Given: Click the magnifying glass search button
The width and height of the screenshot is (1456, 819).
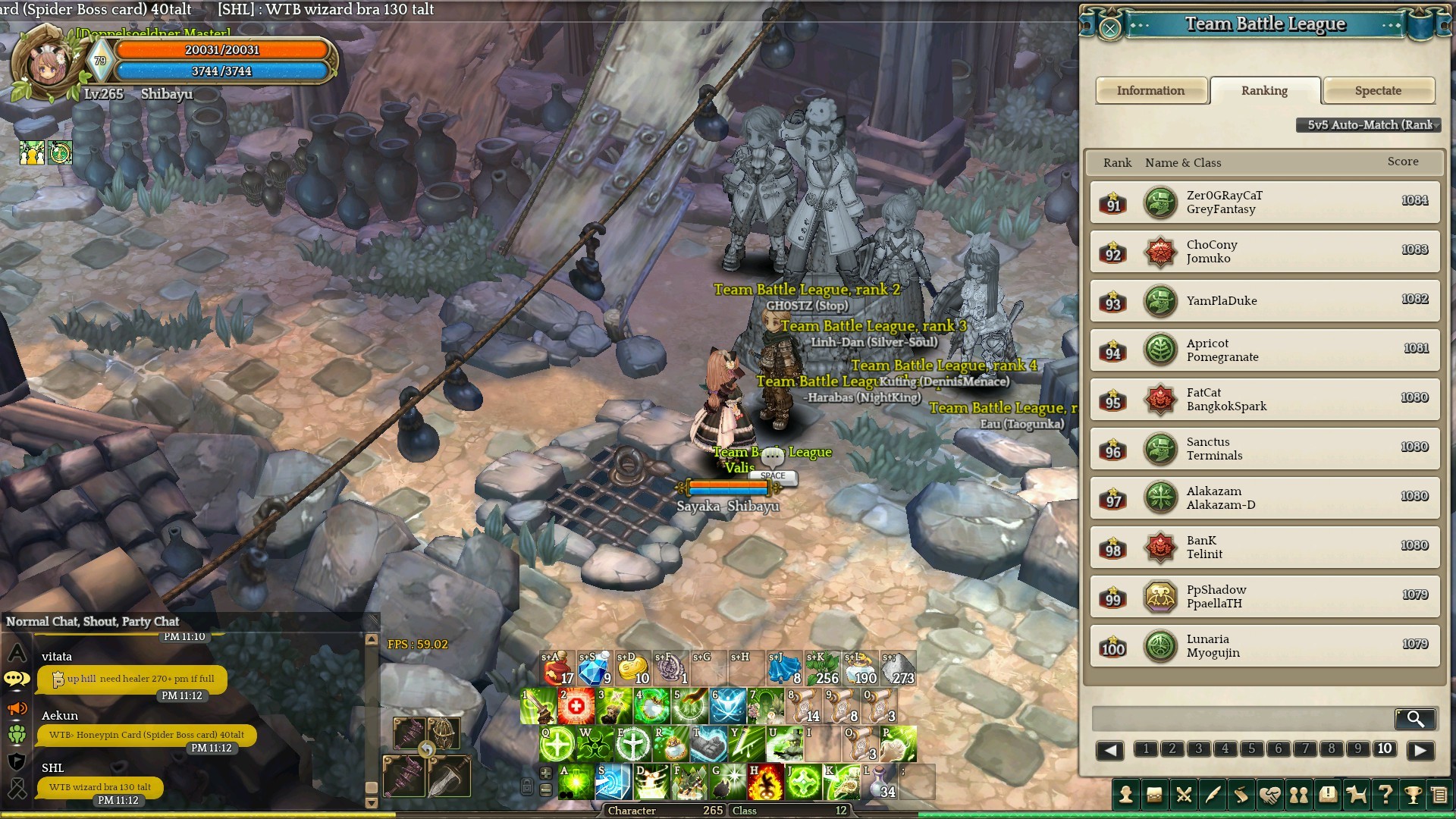Looking at the screenshot, I should click(x=1414, y=718).
